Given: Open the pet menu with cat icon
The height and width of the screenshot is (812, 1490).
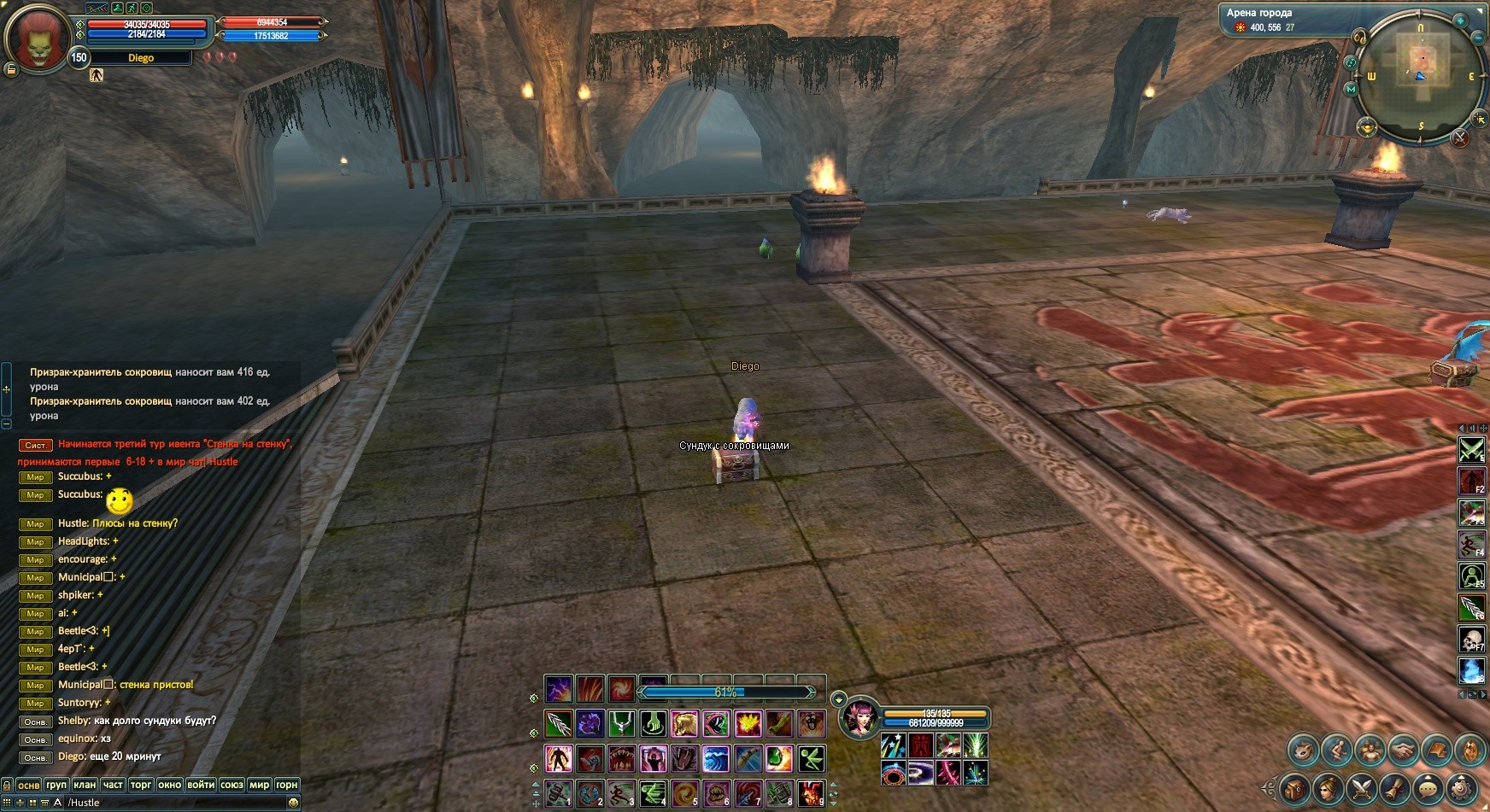Looking at the screenshot, I should coord(1304,751).
